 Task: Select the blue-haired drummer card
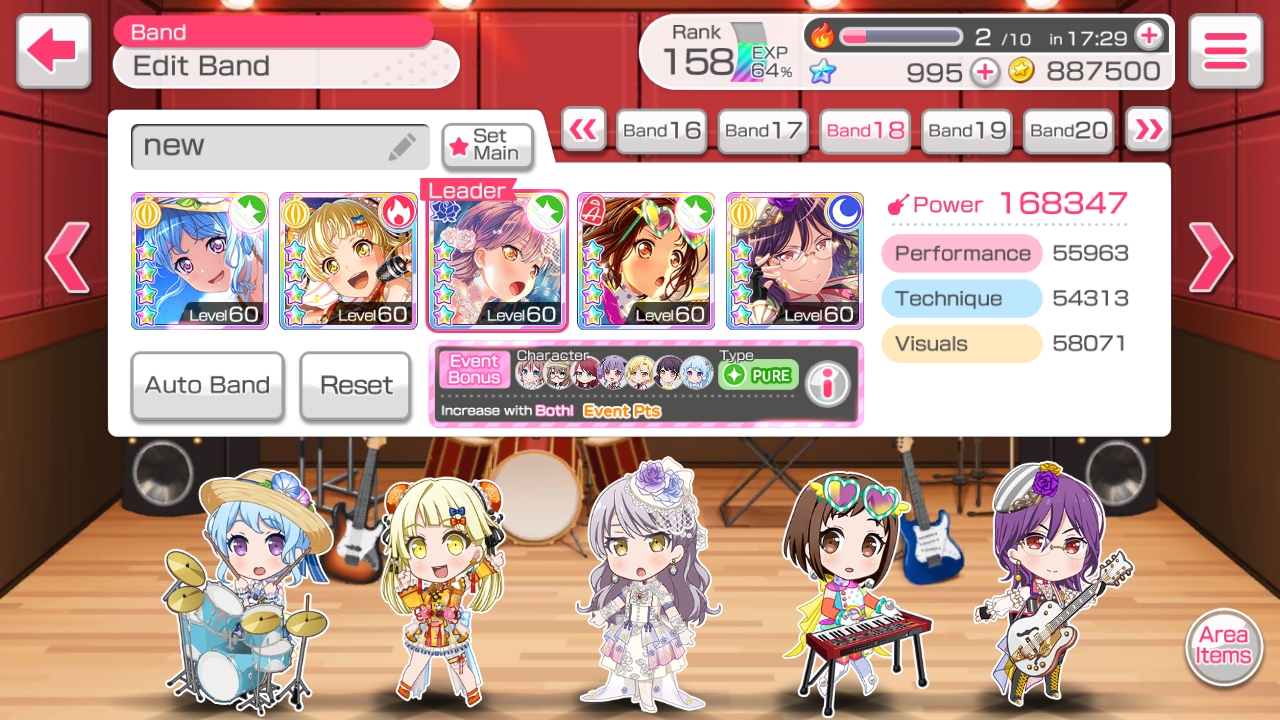(x=200, y=261)
